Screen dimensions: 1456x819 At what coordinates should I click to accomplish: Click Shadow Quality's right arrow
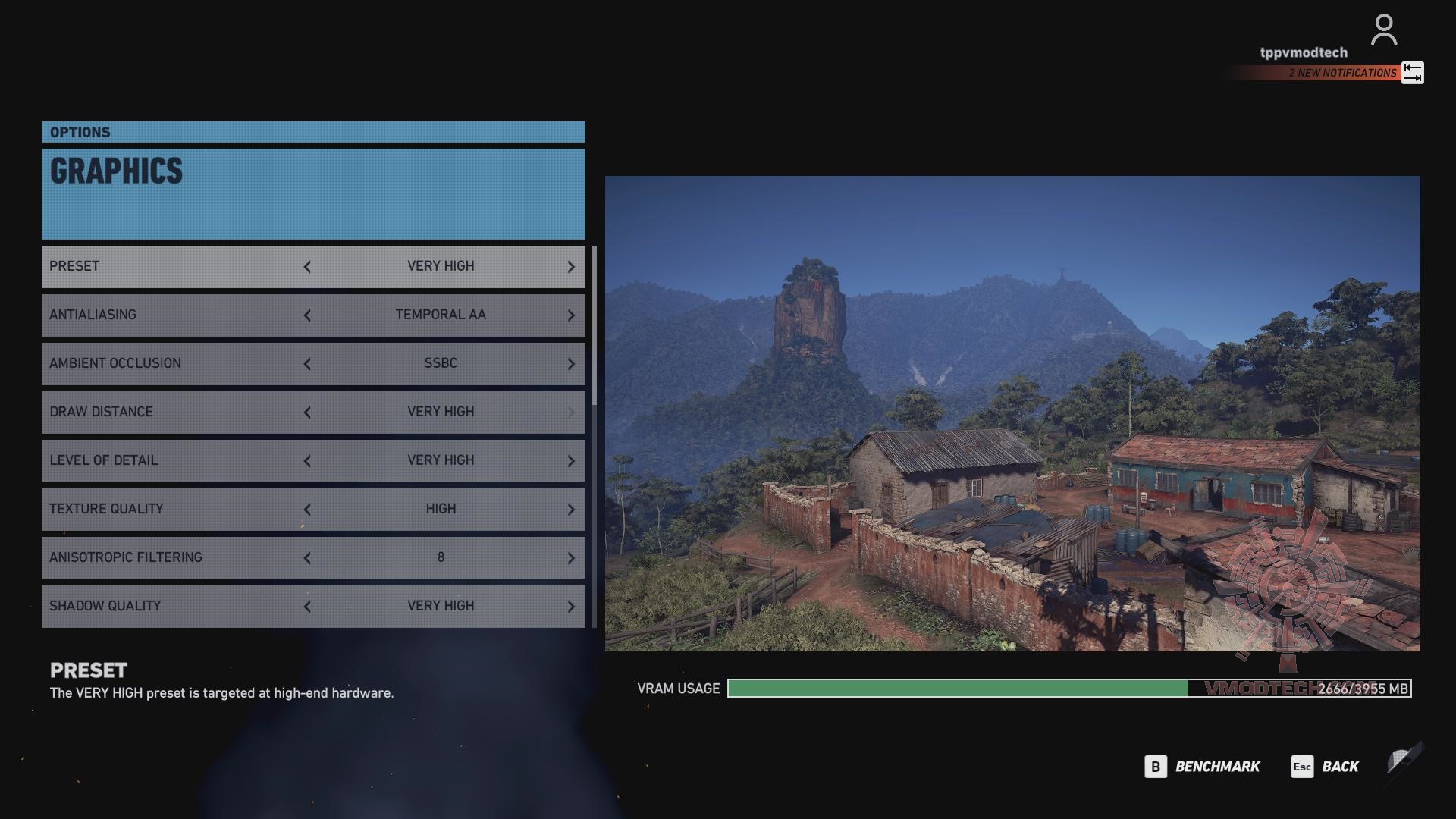click(x=571, y=607)
